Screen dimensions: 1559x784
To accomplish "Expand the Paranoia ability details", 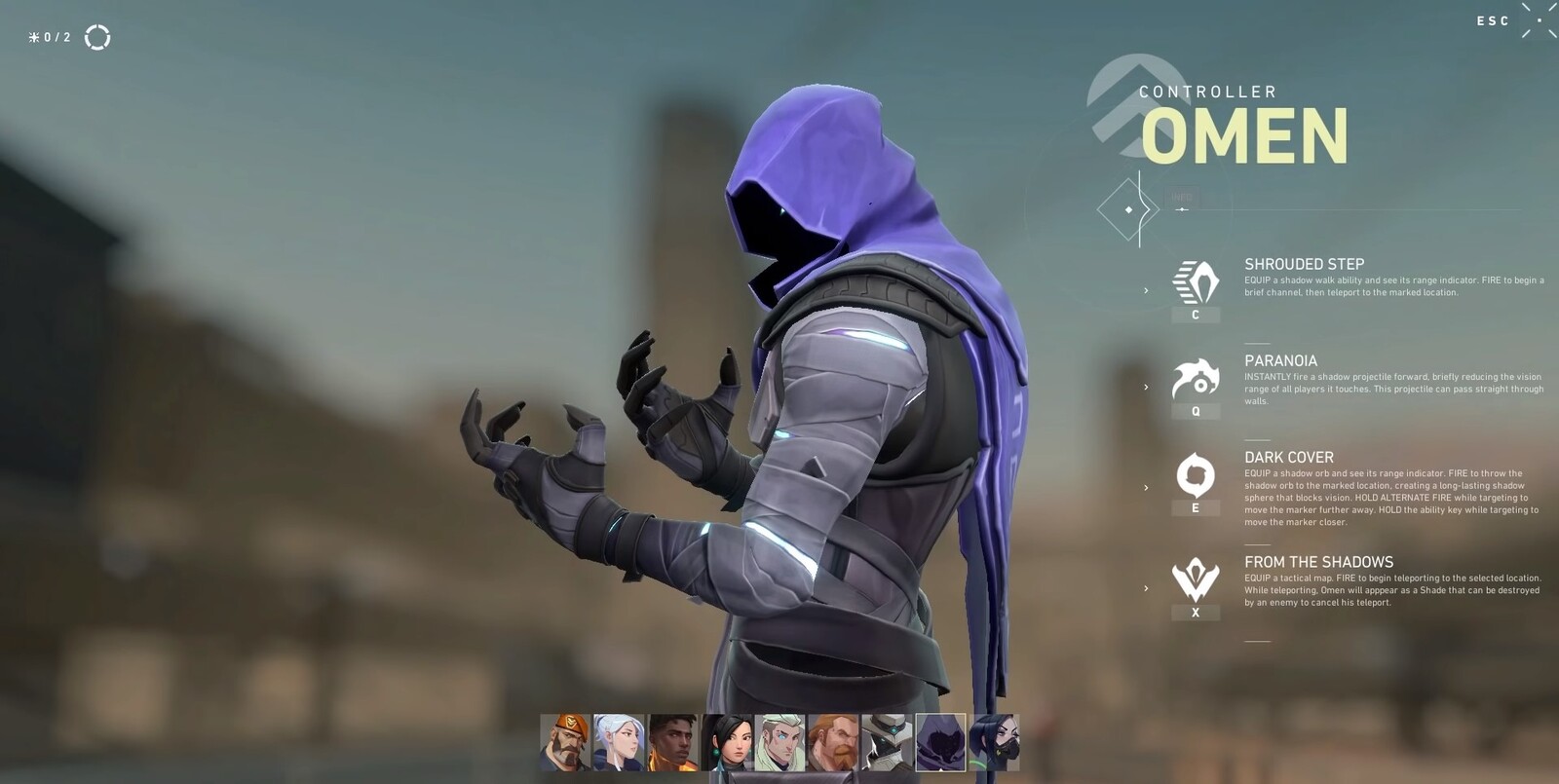I will 1147,387.
